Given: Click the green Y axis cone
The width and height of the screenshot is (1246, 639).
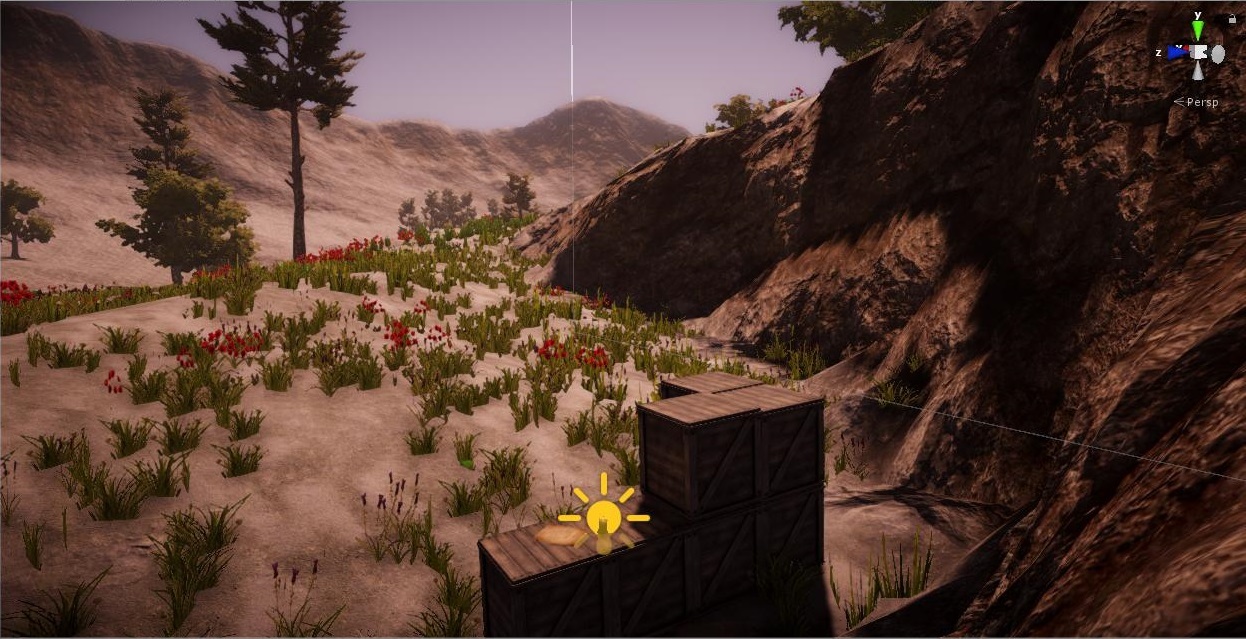Looking at the screenshot, I should click(1197, 29).
